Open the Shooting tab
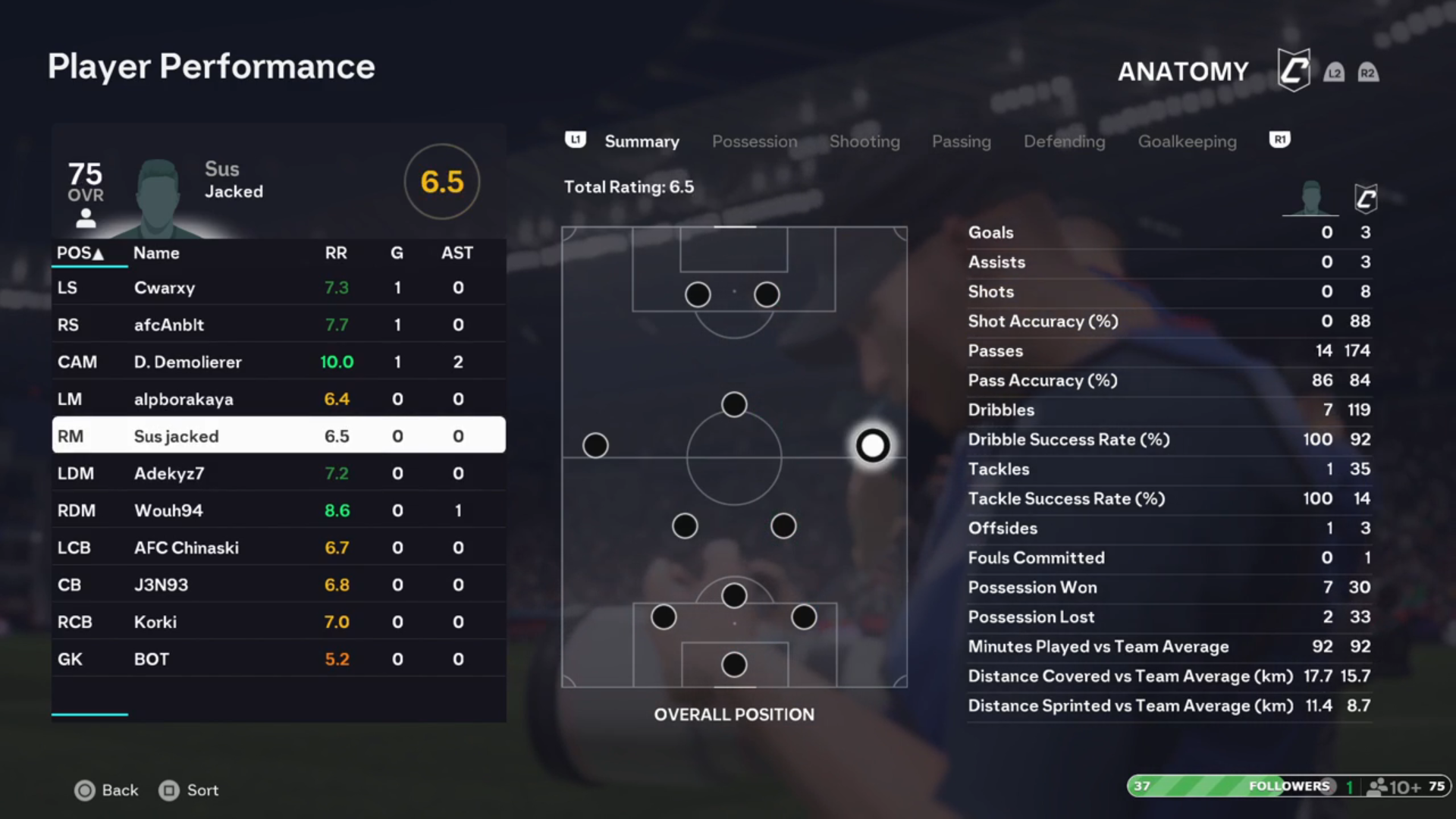This screenshot has width=1456, height=819. [x=864, y=142]
